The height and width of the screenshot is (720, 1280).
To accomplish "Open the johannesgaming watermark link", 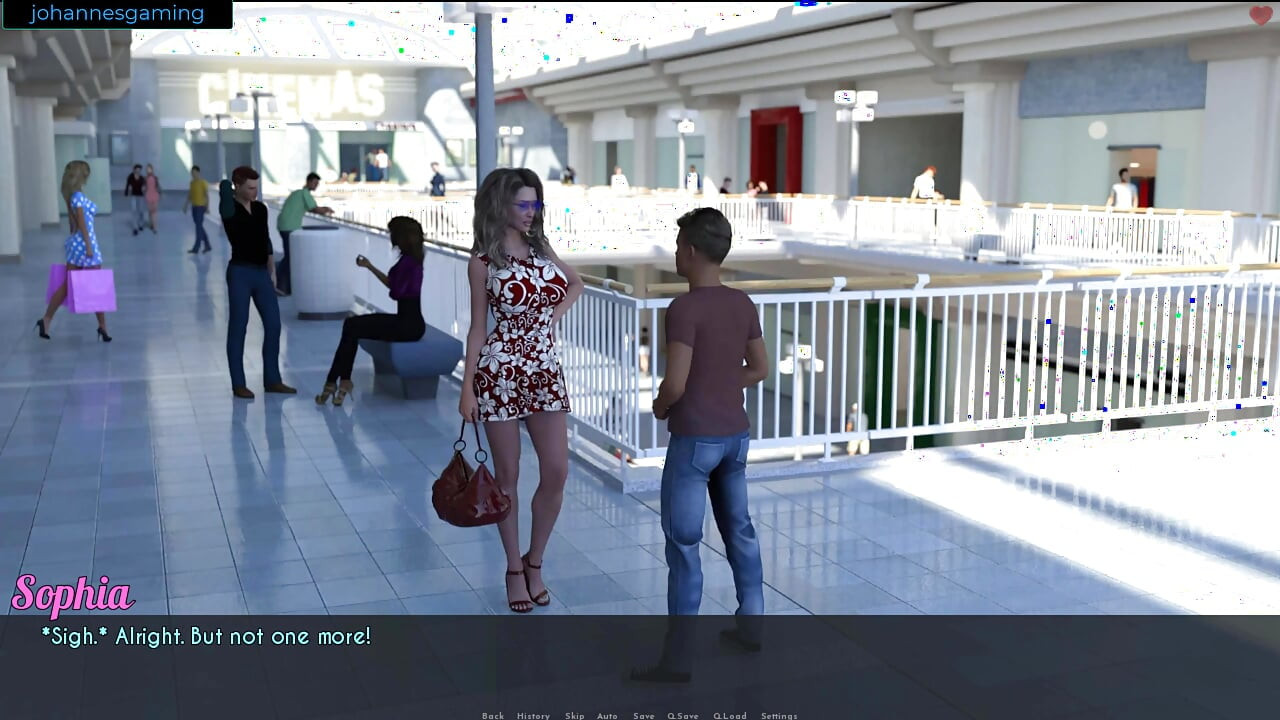I will 117,13.
